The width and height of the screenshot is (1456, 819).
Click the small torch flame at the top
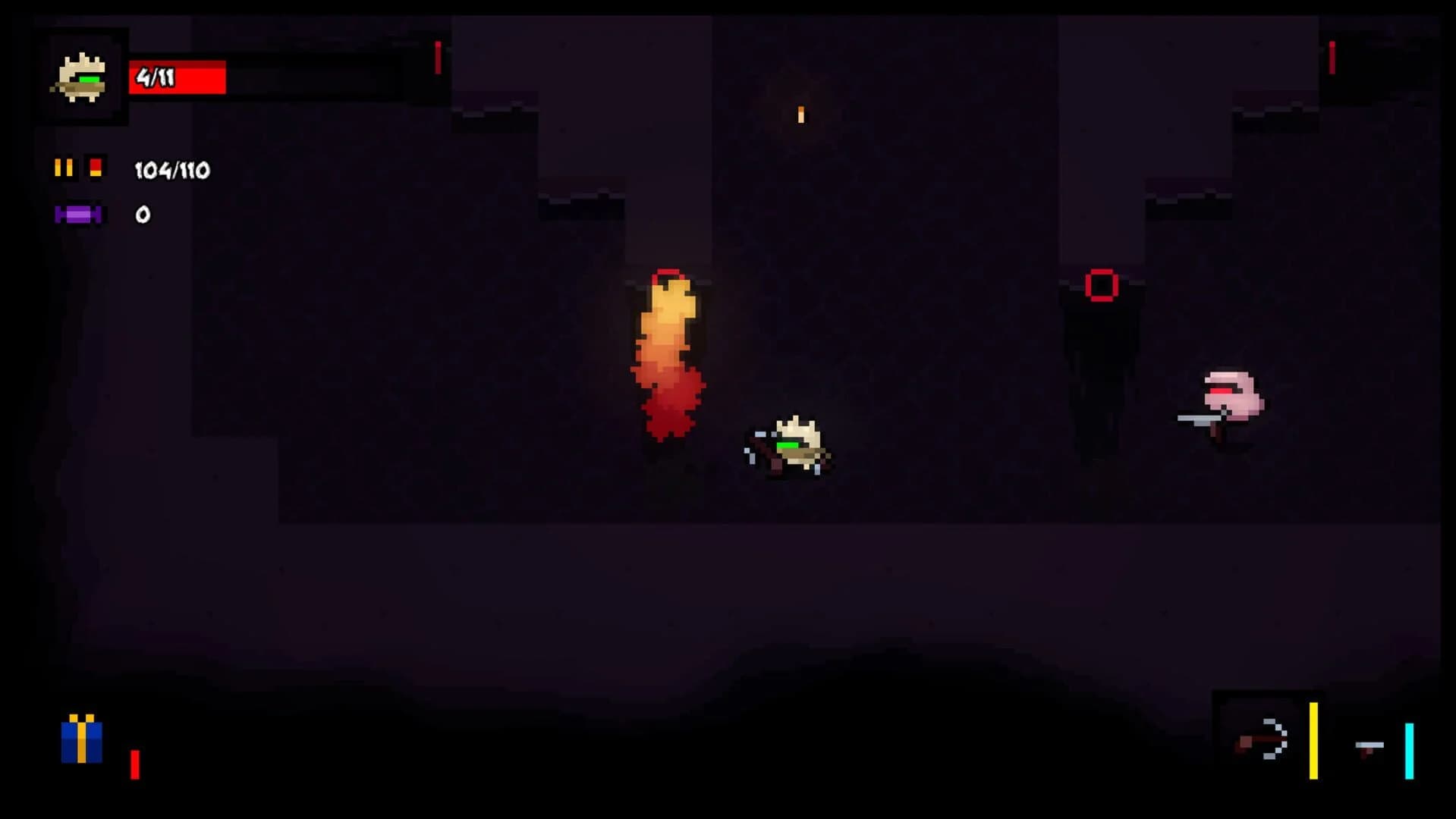click(x=800, y=114)
